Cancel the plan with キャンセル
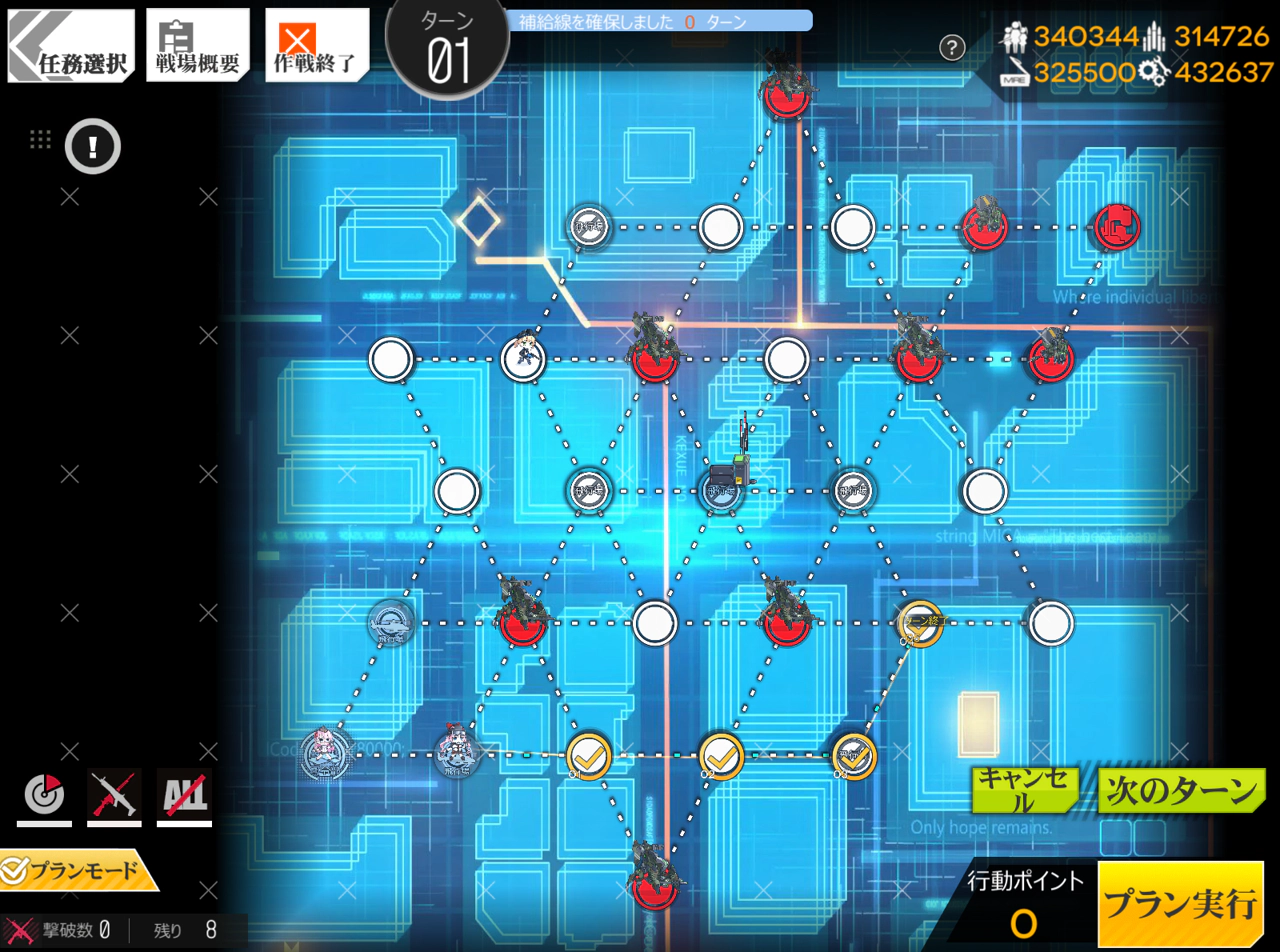The width and height of the screenshot is (1280, 952). (x=1024, y=791)
